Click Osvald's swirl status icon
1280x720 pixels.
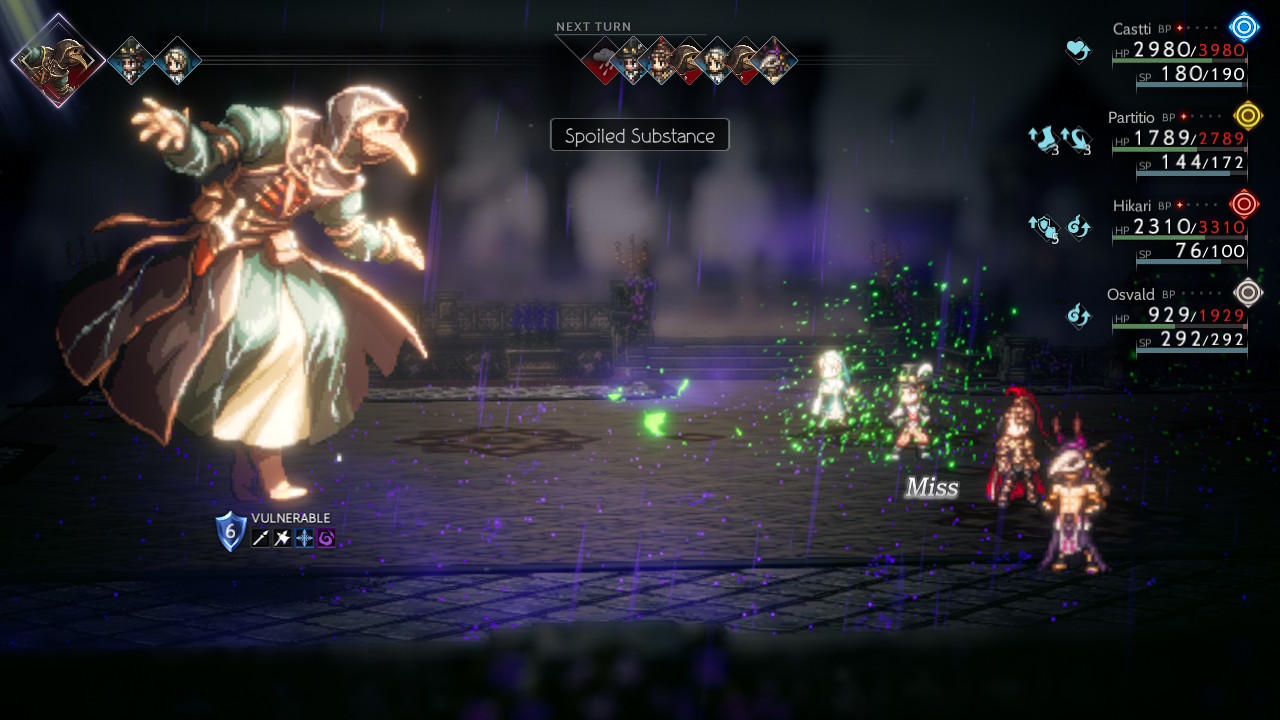1078,316
